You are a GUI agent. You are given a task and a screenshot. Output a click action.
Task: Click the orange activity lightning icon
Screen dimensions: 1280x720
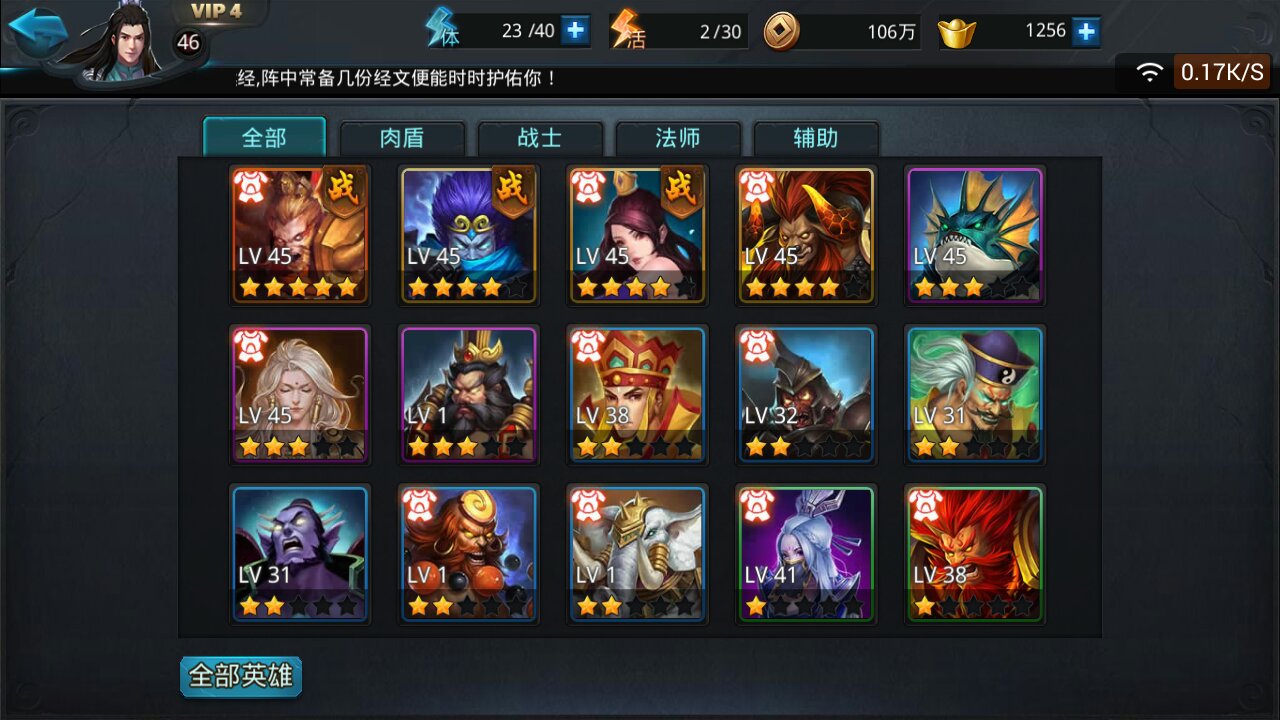tap(630, 30)
